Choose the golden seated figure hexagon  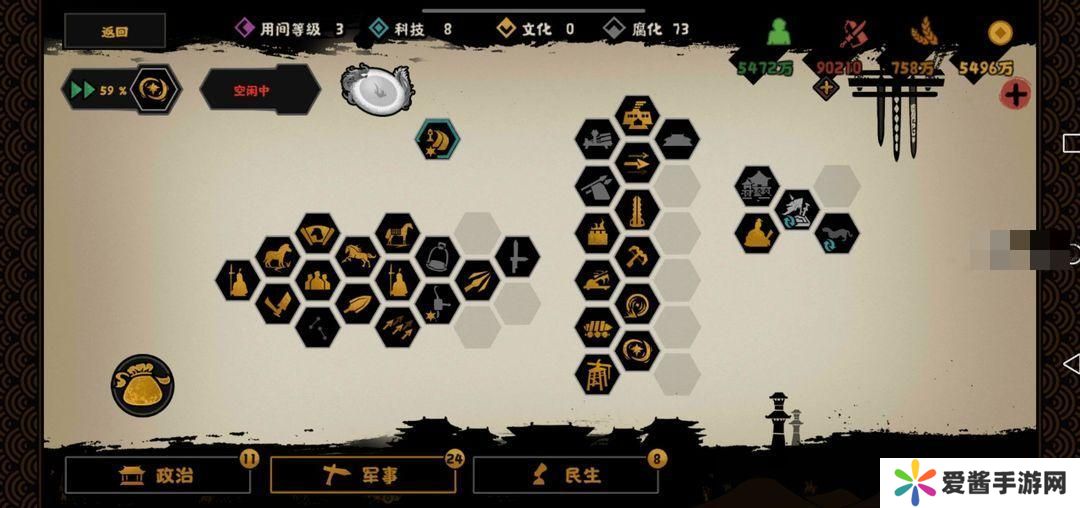pos(757,233)
